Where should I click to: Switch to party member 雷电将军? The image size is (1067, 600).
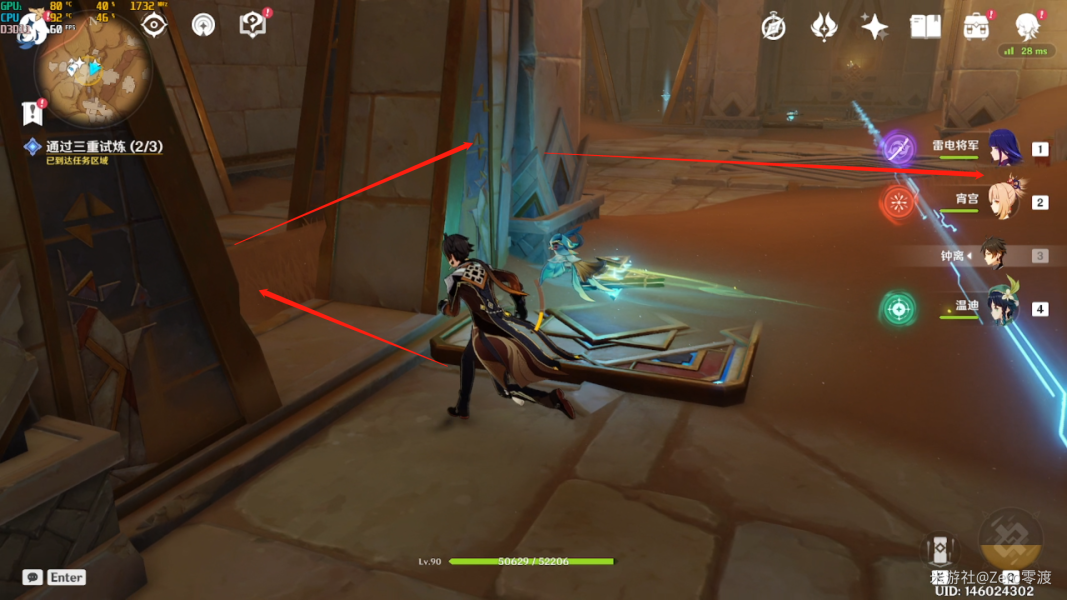click(1003, 148)
